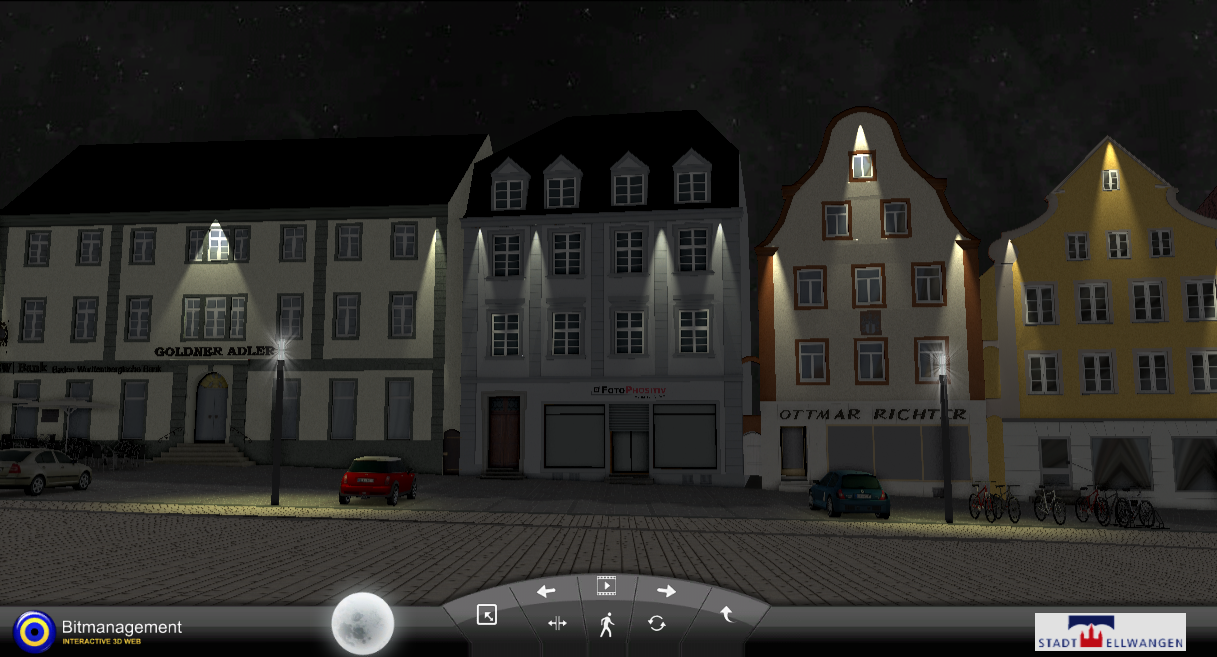The image size is (1217, 657).
Task: Switch to walking pedestrian mode
Action: point(606,626)
